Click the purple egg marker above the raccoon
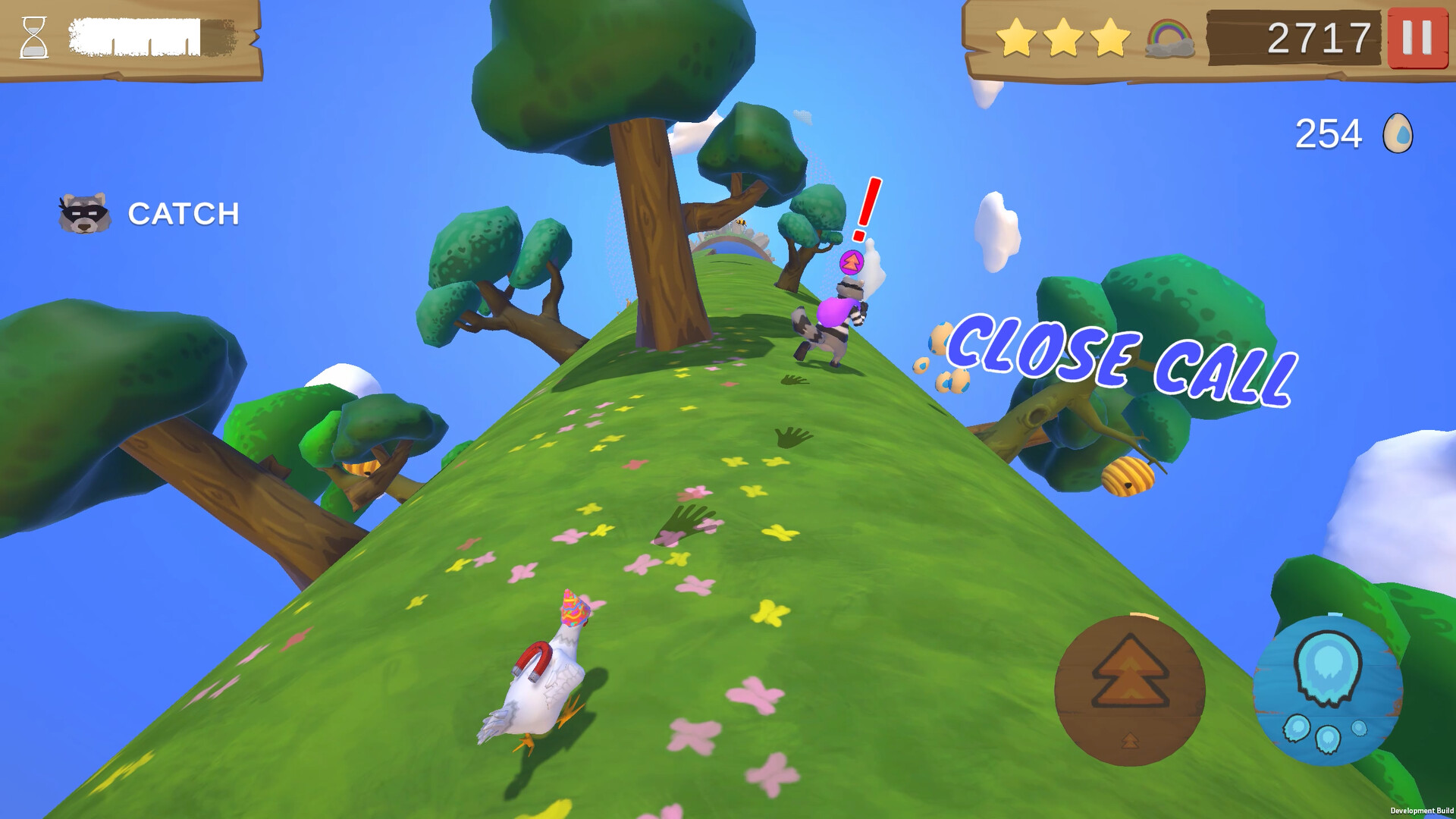The width and height of the screenshot is (1456, 819). (x=852, y=262)
